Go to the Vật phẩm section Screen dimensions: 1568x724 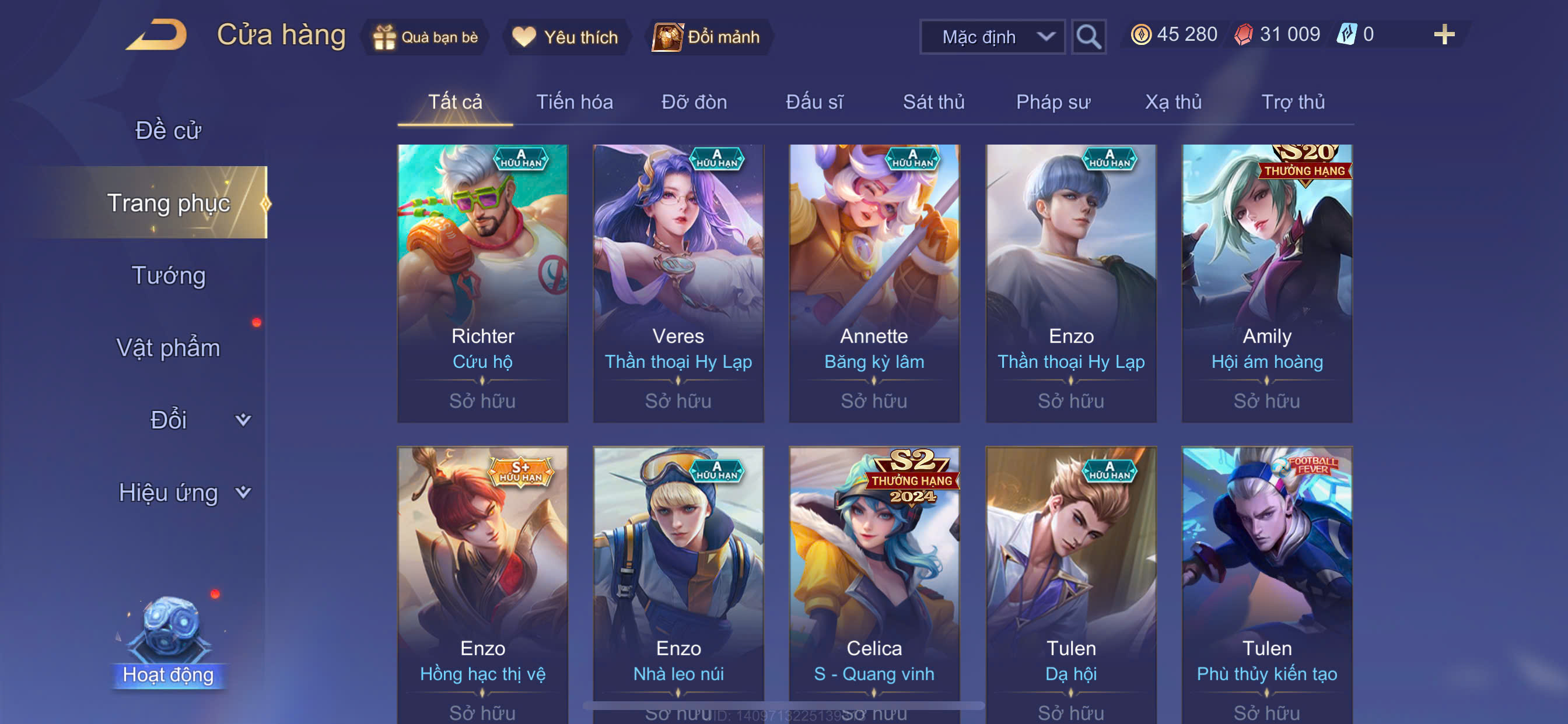168,347
